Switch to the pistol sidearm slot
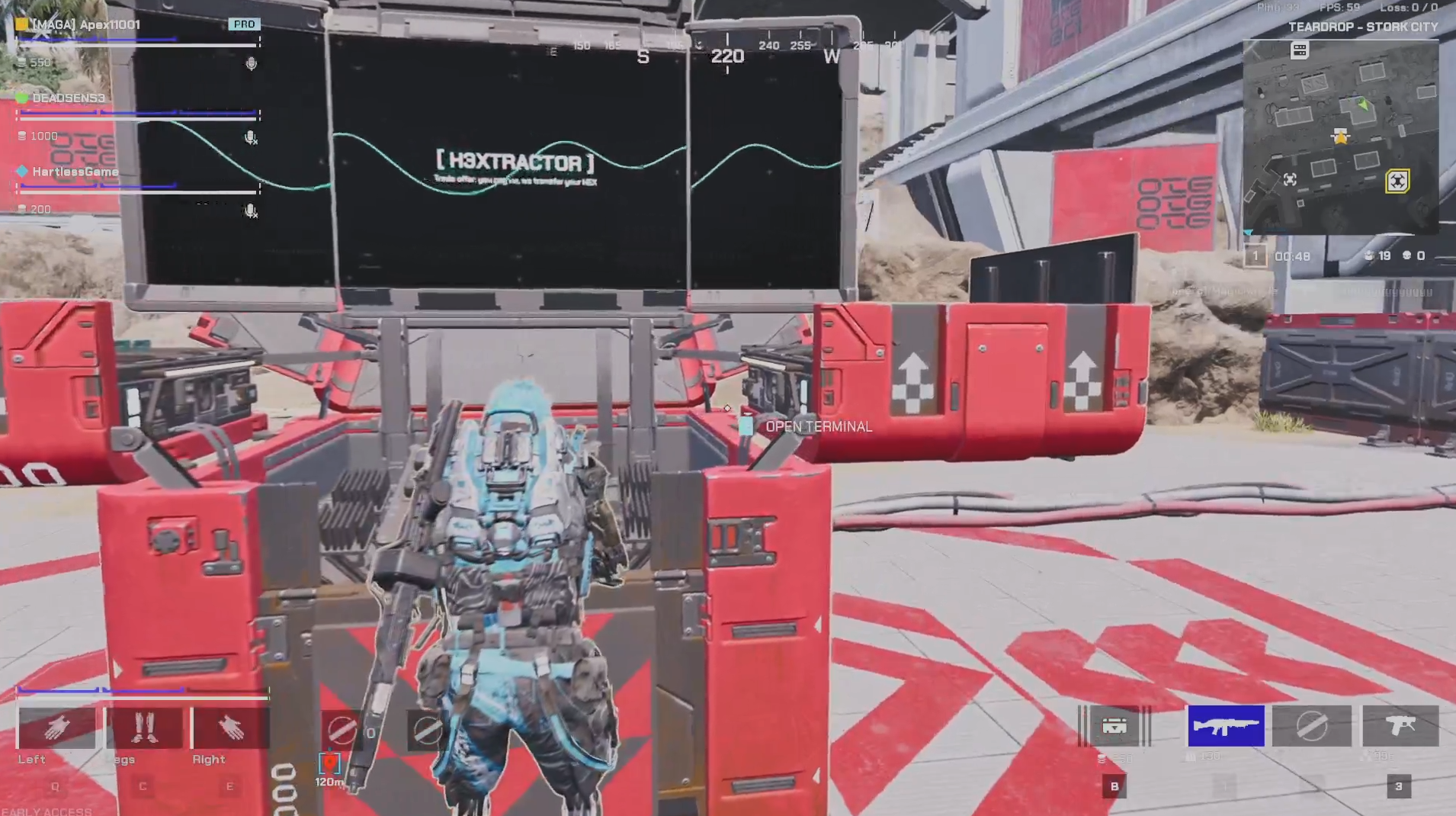 1400,726
